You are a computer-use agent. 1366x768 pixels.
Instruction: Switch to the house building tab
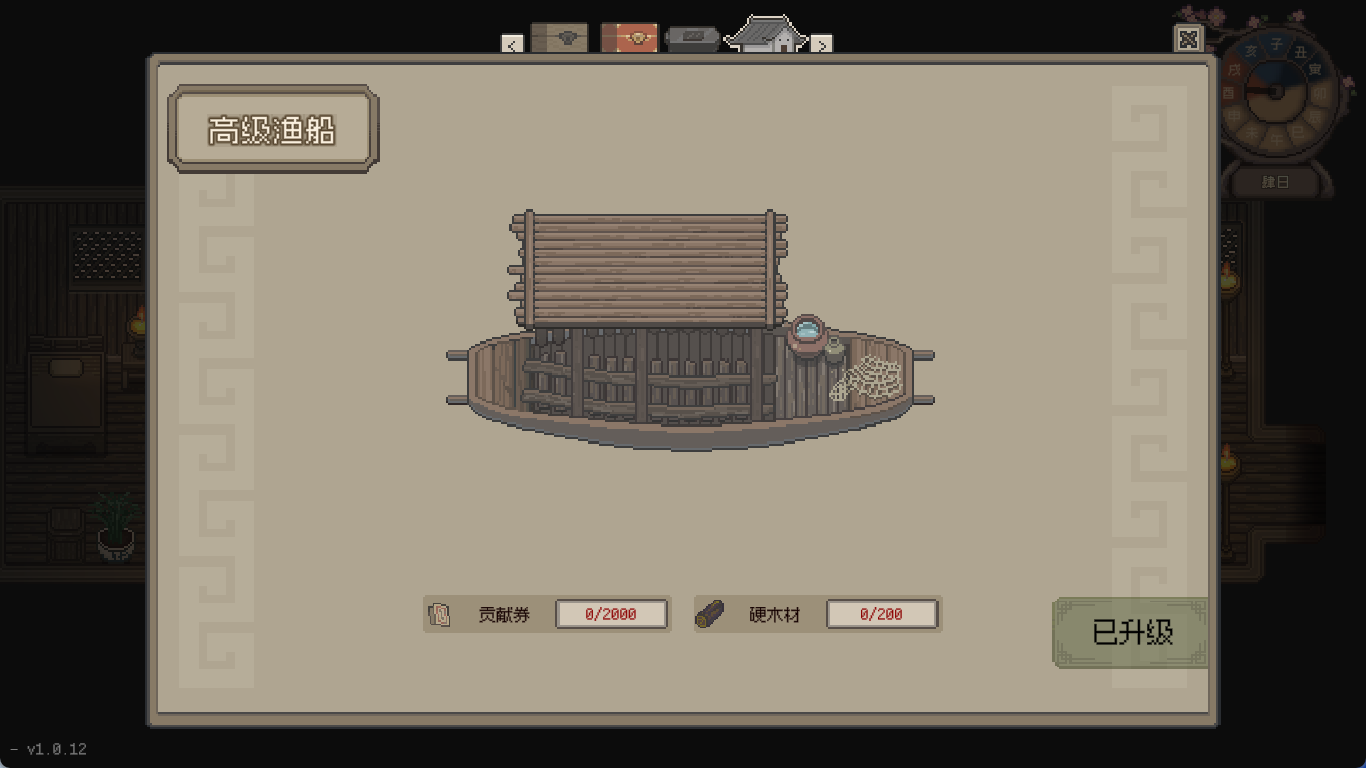click(x=766, y=34)
